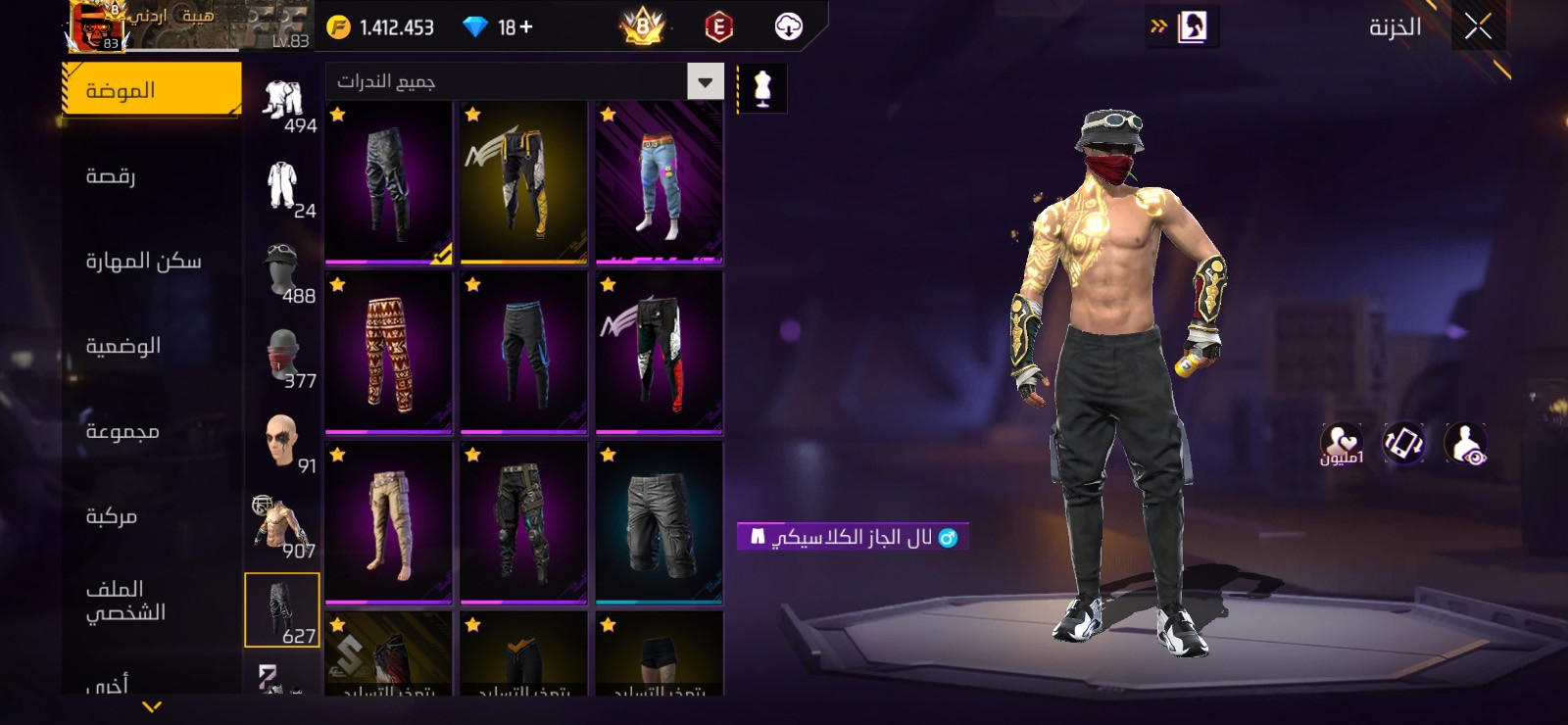Select the dark grey shorts item

point(660,522)
